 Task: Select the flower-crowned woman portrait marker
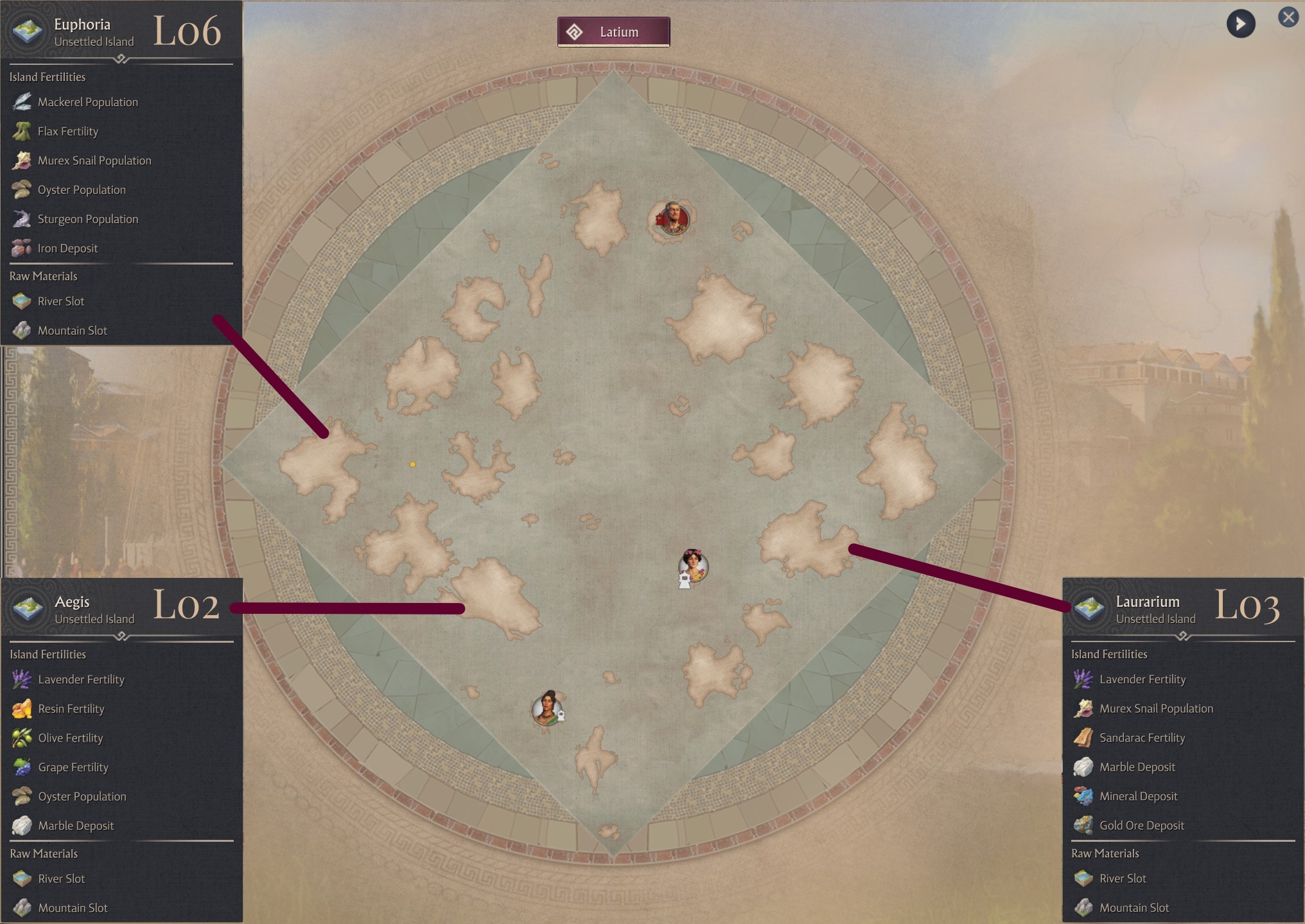[x=693, y=566]
